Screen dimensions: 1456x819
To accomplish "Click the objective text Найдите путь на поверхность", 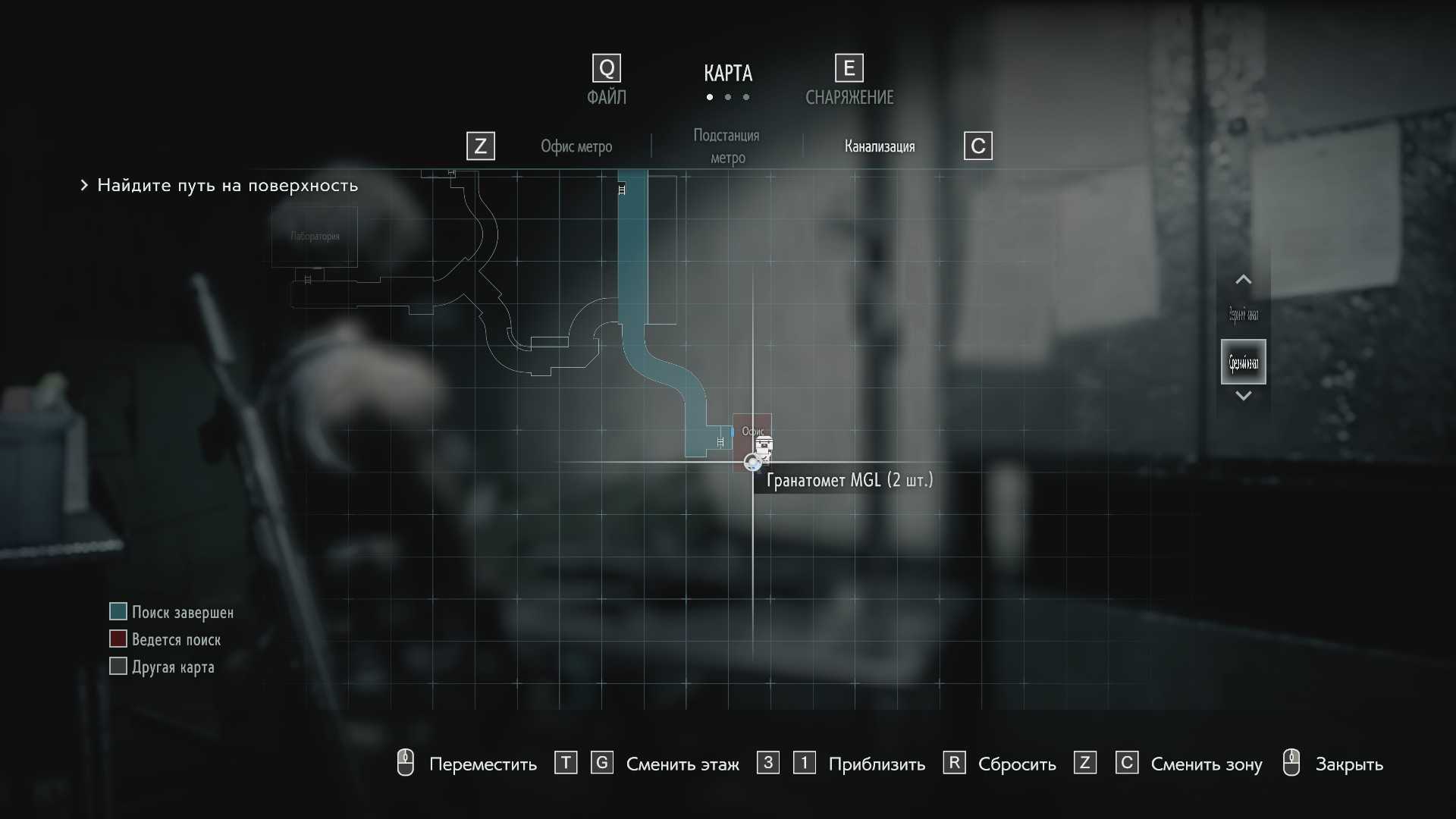I will tap(227, 186).
